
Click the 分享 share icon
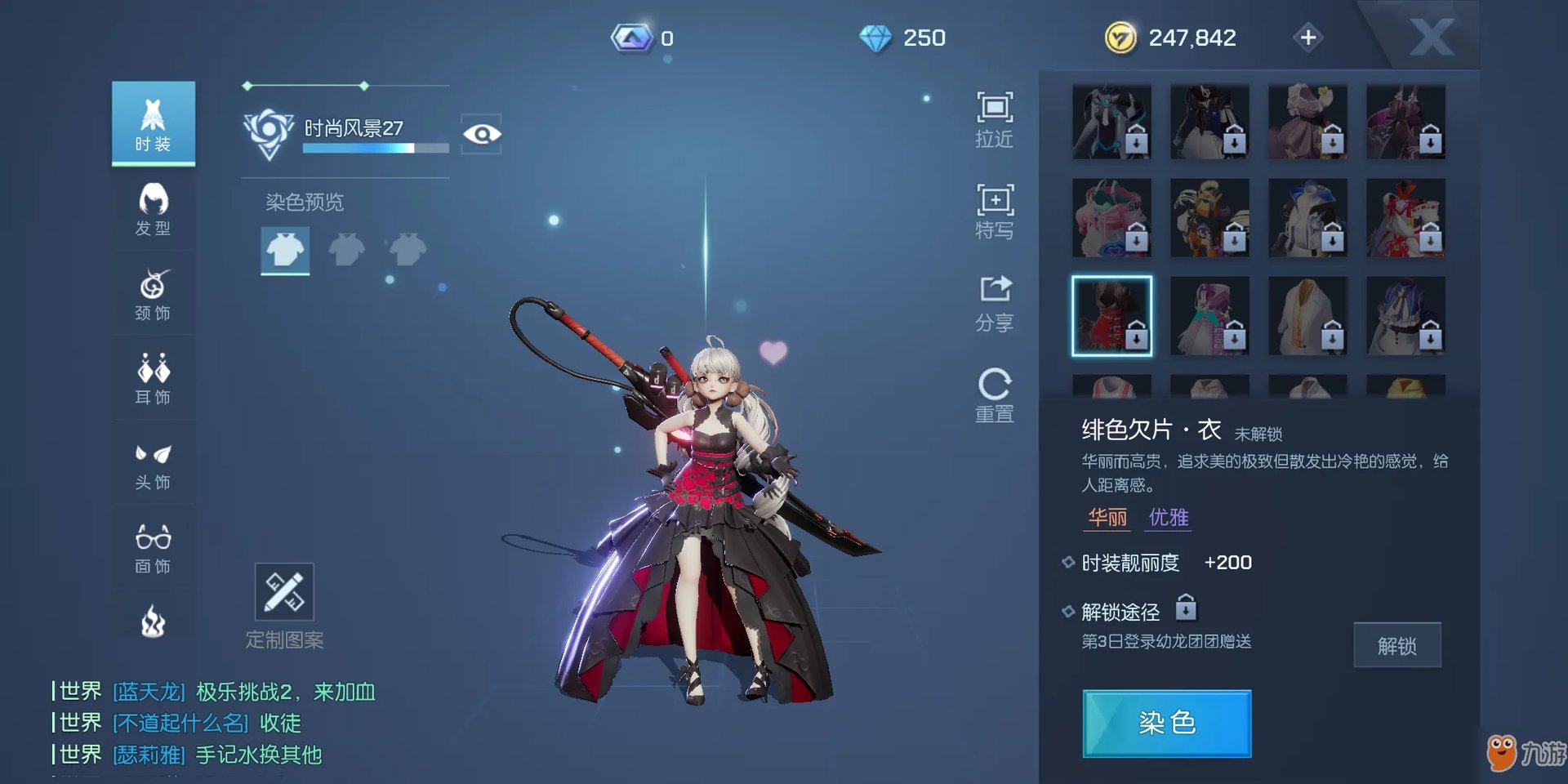[x=994, y=301]
